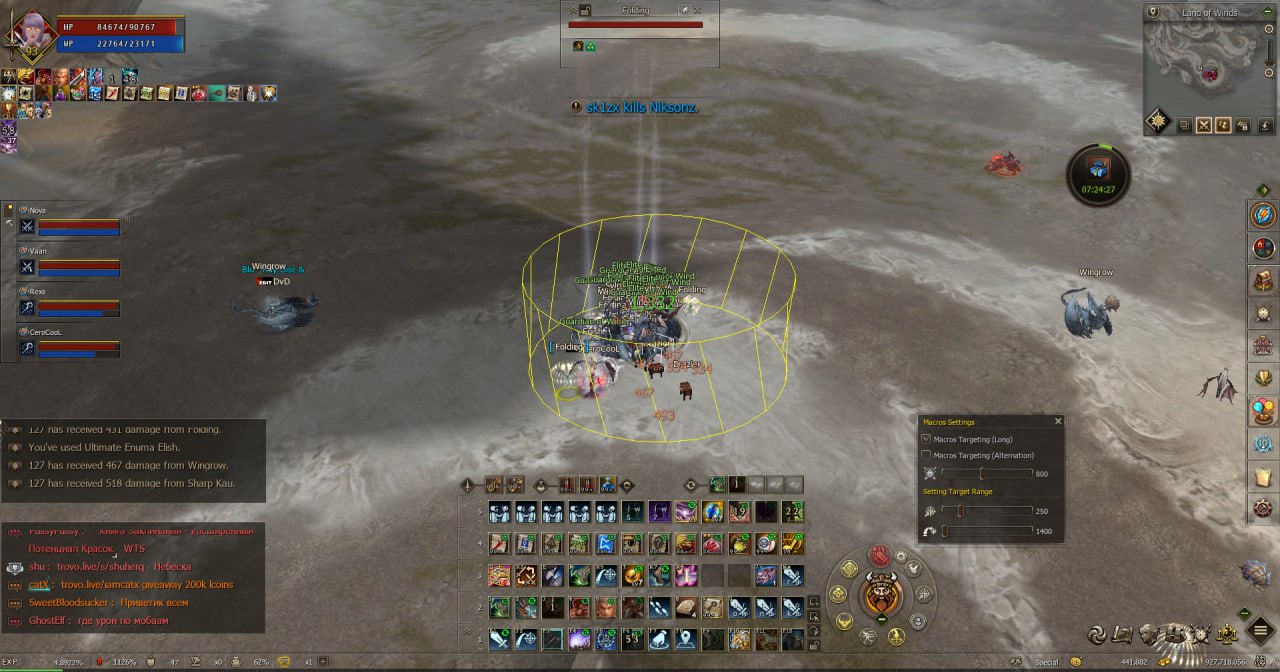Close the Folding target window

pyautogui.click(x=698, y=10)
